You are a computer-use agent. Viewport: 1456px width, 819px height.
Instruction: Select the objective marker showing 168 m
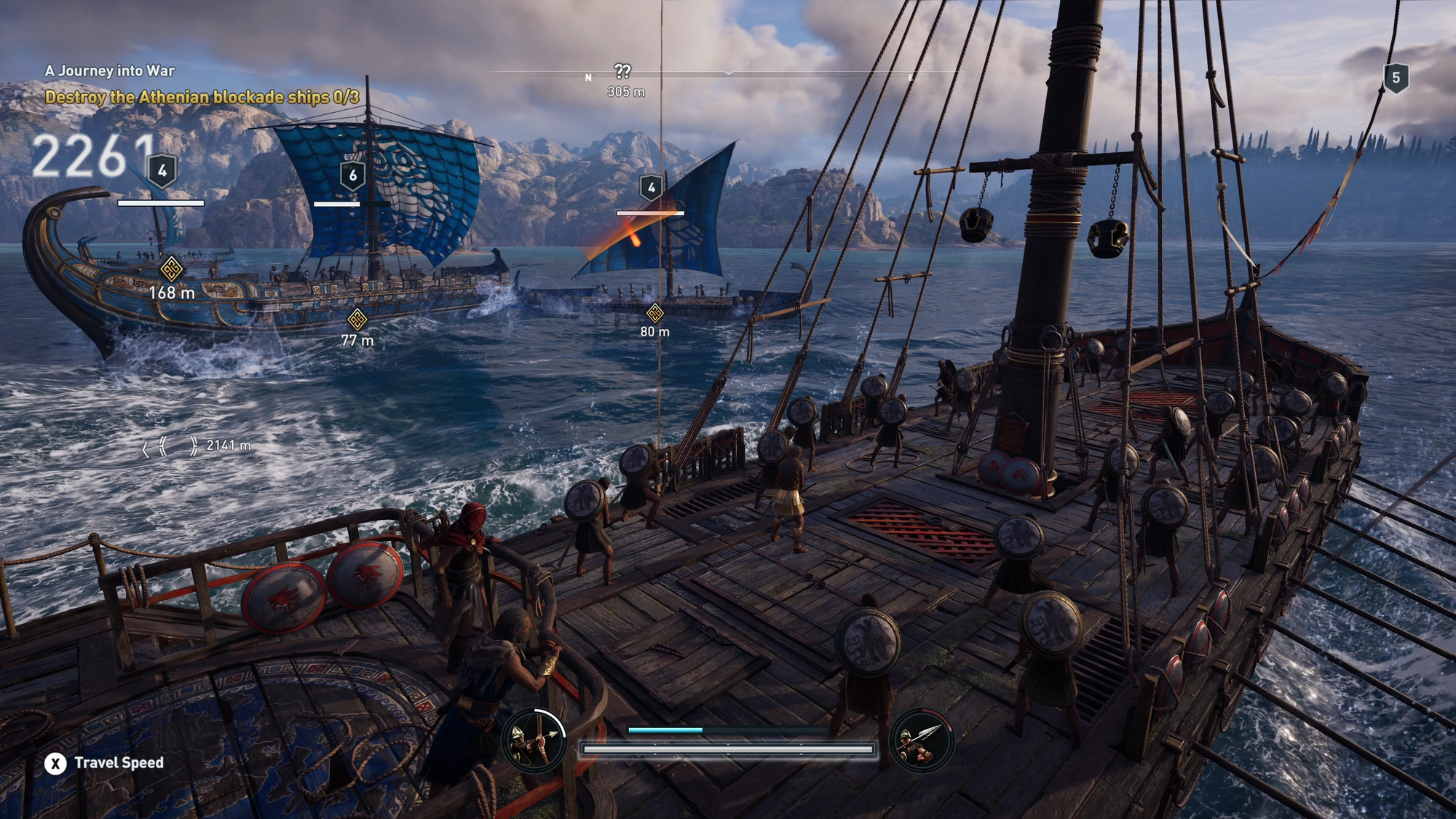click(171, 269)
